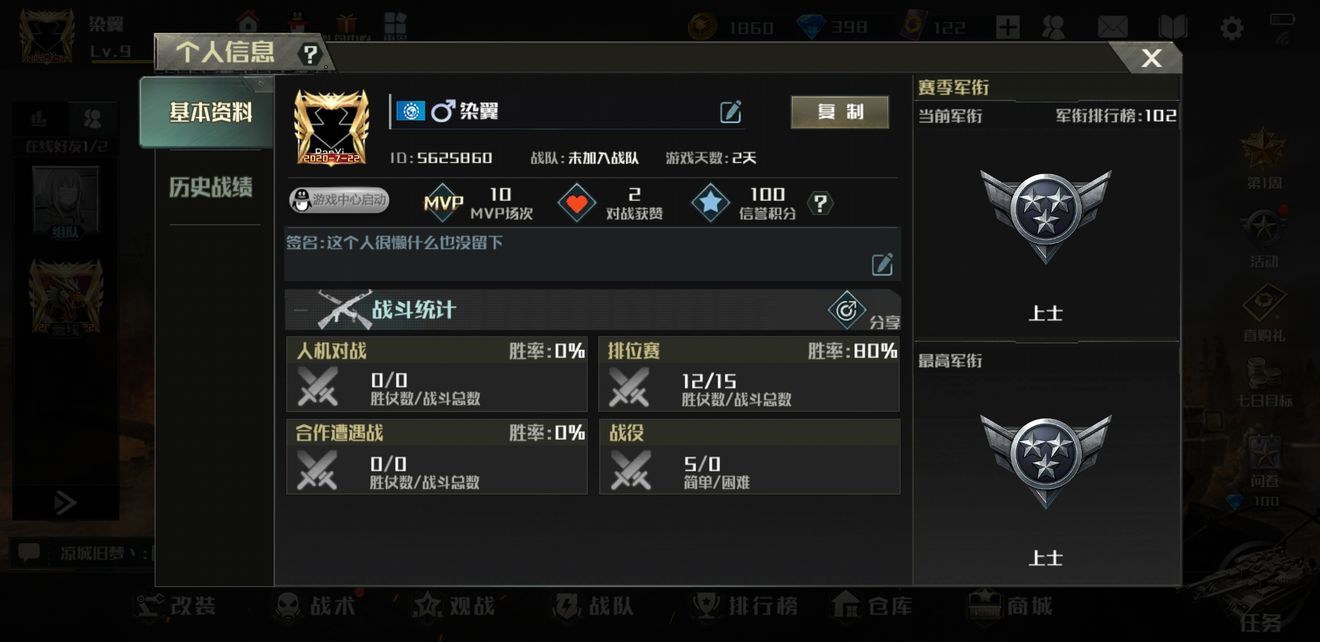Close the 个人信息 panel
The image size is (1320, 642).
tap(1151, 58)
